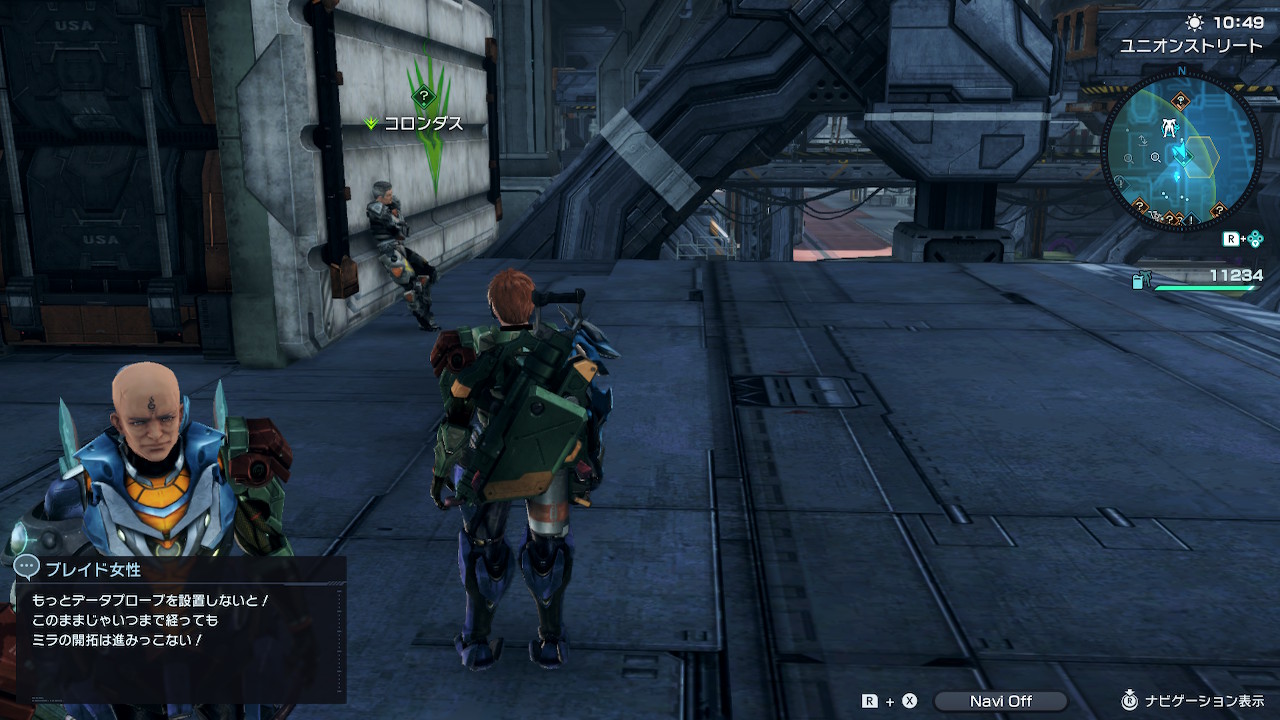This screenshot has width=1280, height=720.
Task: Click the ユニオンストリート location name
Action: click(x=1191, y=46)
